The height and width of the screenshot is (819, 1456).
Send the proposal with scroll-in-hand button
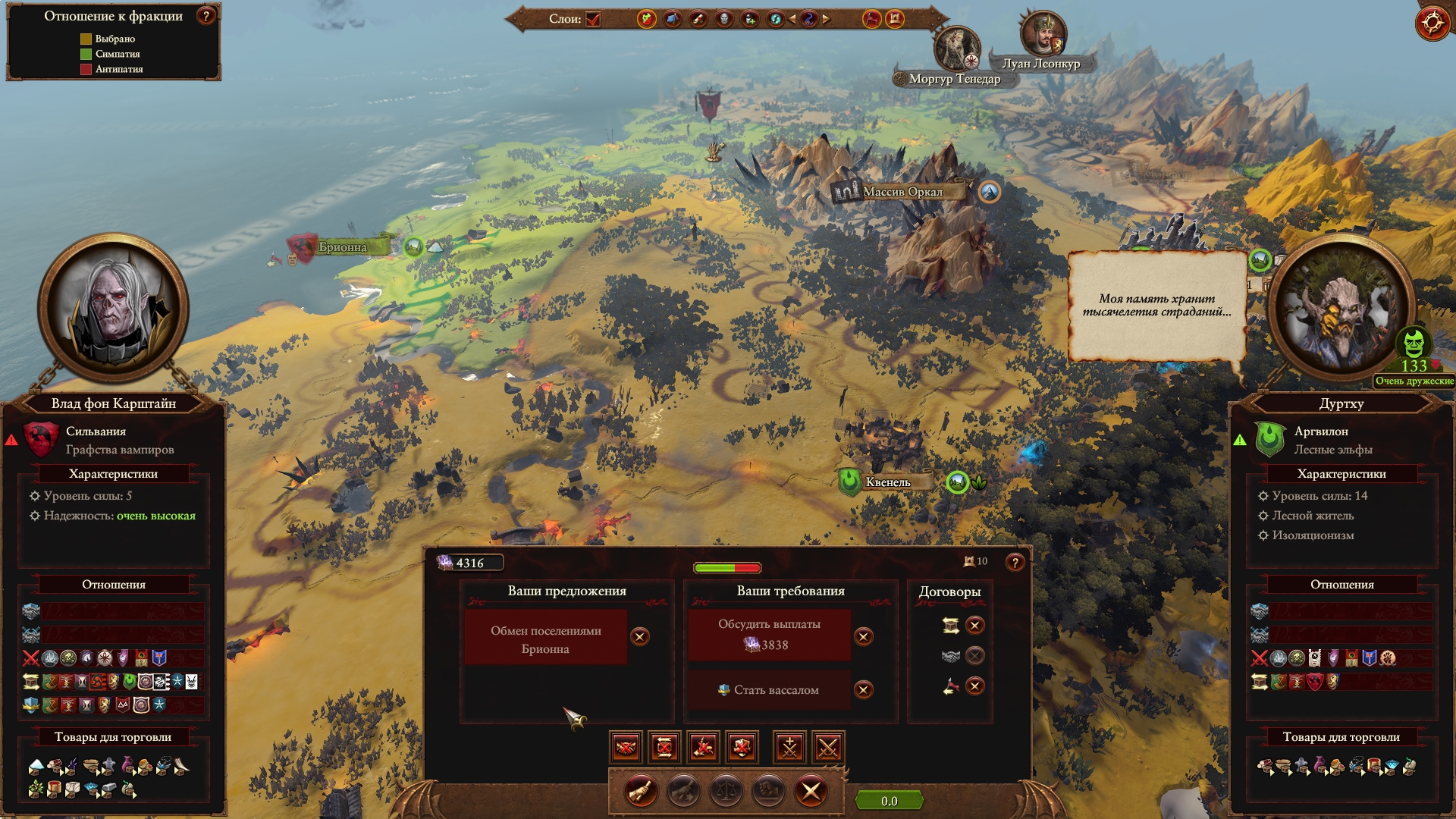click(641, 792)
